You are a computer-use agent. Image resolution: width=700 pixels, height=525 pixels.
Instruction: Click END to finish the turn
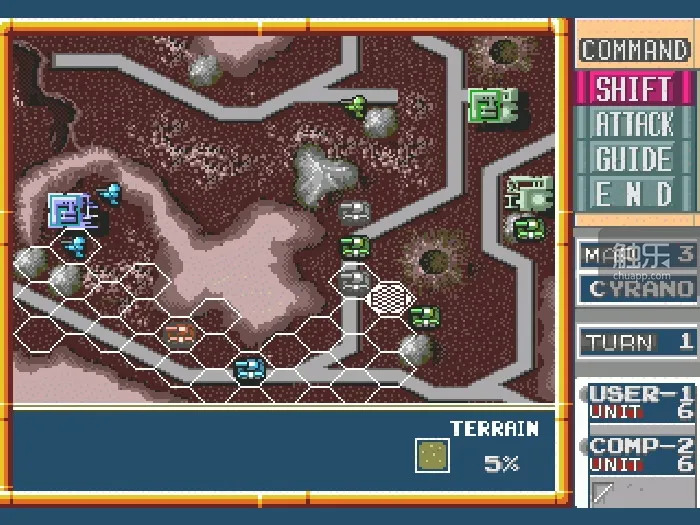pos(634,194)
